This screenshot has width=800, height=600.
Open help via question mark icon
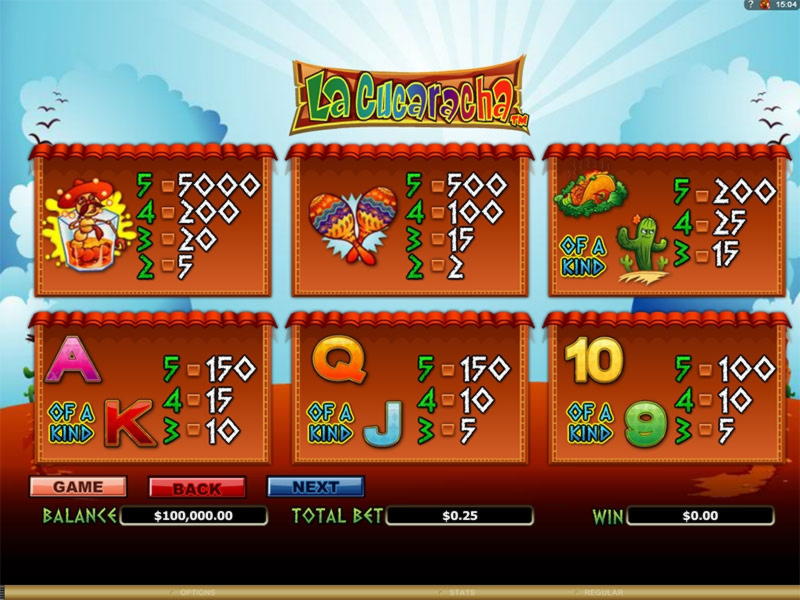(x=750, y=5)
